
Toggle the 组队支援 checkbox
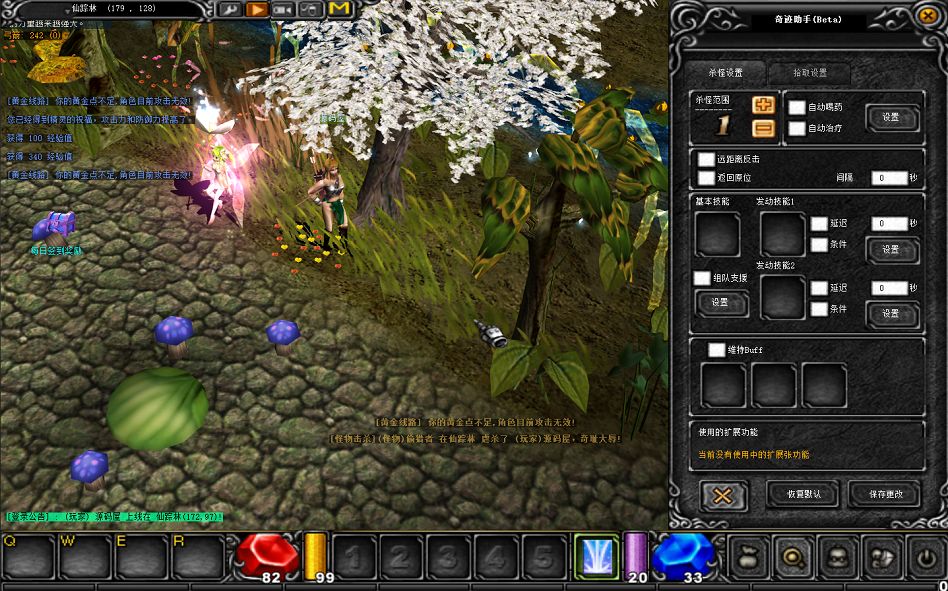(703, 278)
